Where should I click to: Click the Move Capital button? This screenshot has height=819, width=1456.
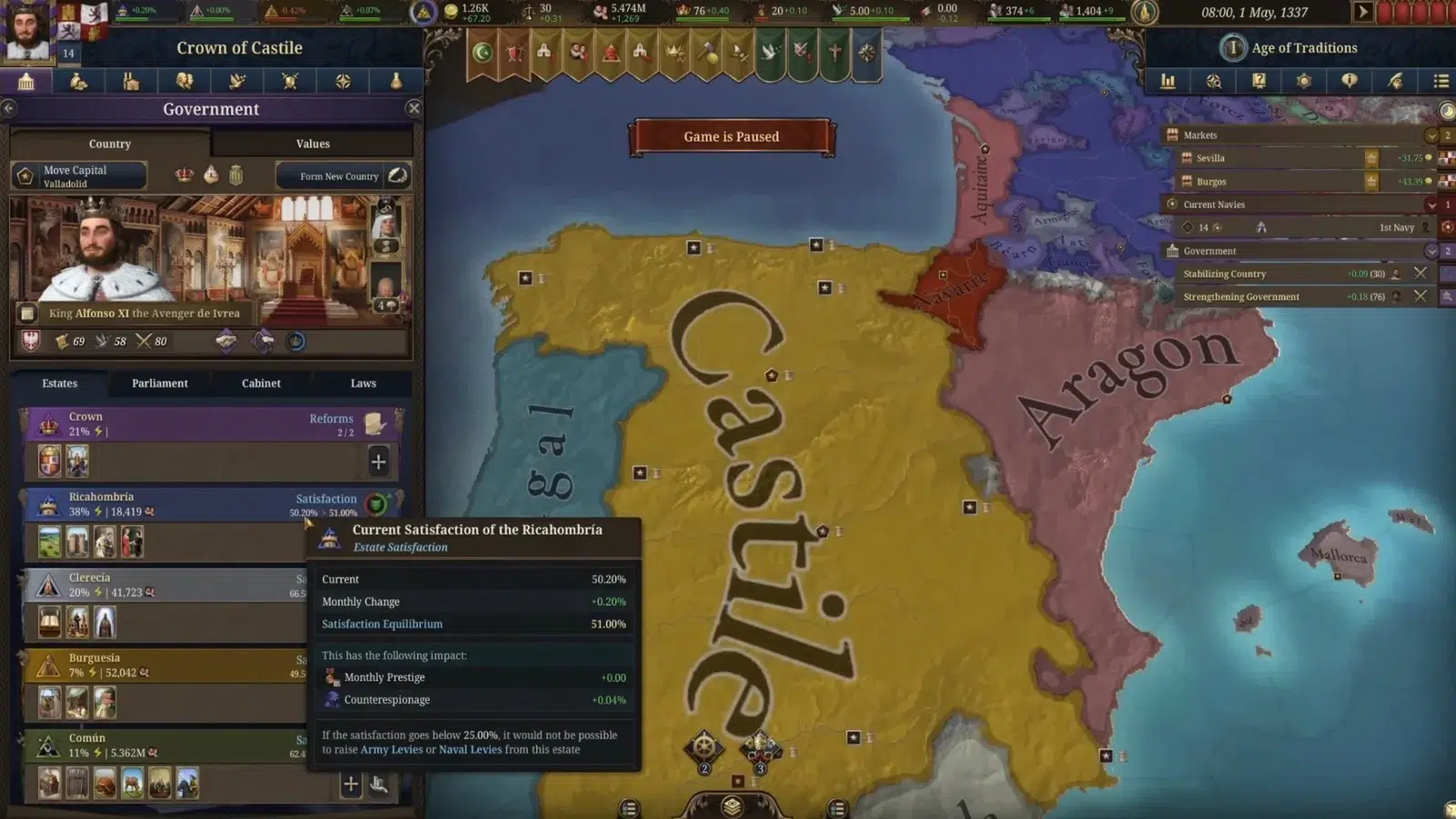point(77,175)
